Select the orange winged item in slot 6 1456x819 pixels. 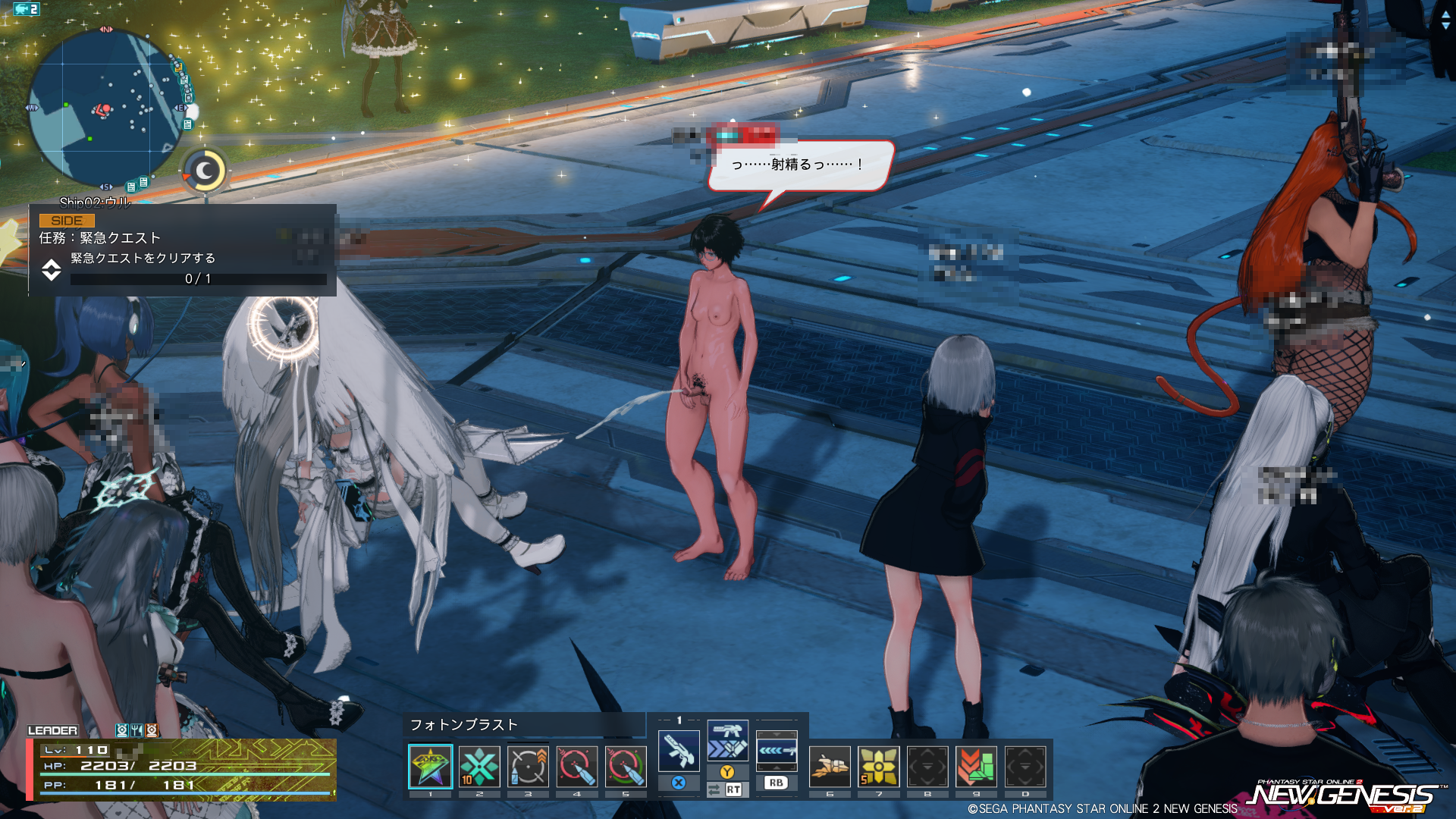point(830,767)
